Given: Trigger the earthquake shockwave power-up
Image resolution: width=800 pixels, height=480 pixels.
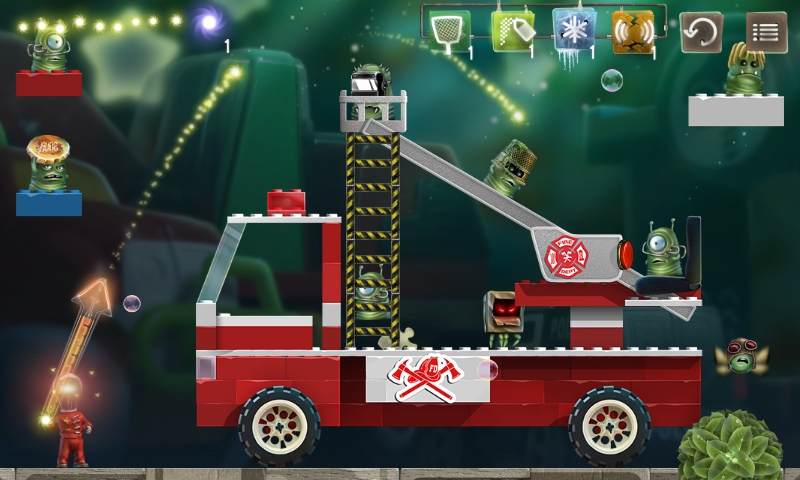Looking at the screenshot, I should [x=633, y=32].
